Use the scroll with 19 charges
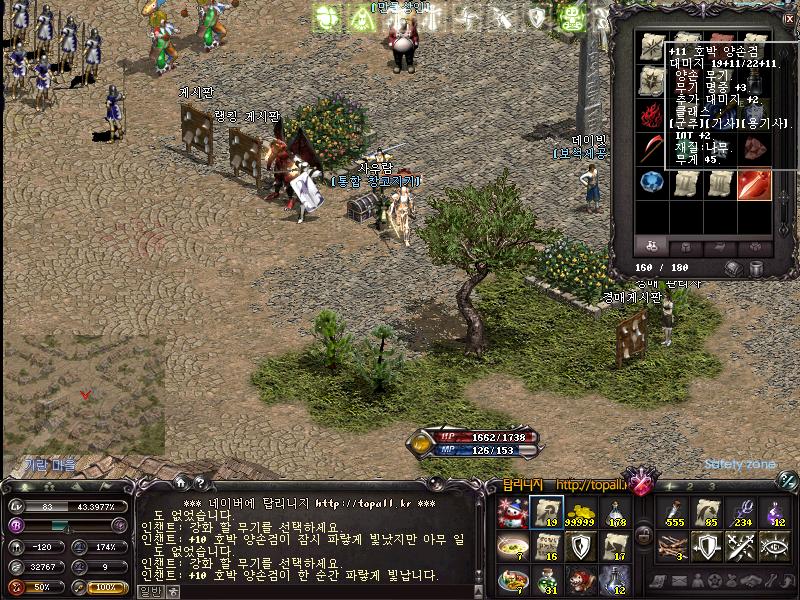Viewport: 800px width, 600px height. click(547, 514)
